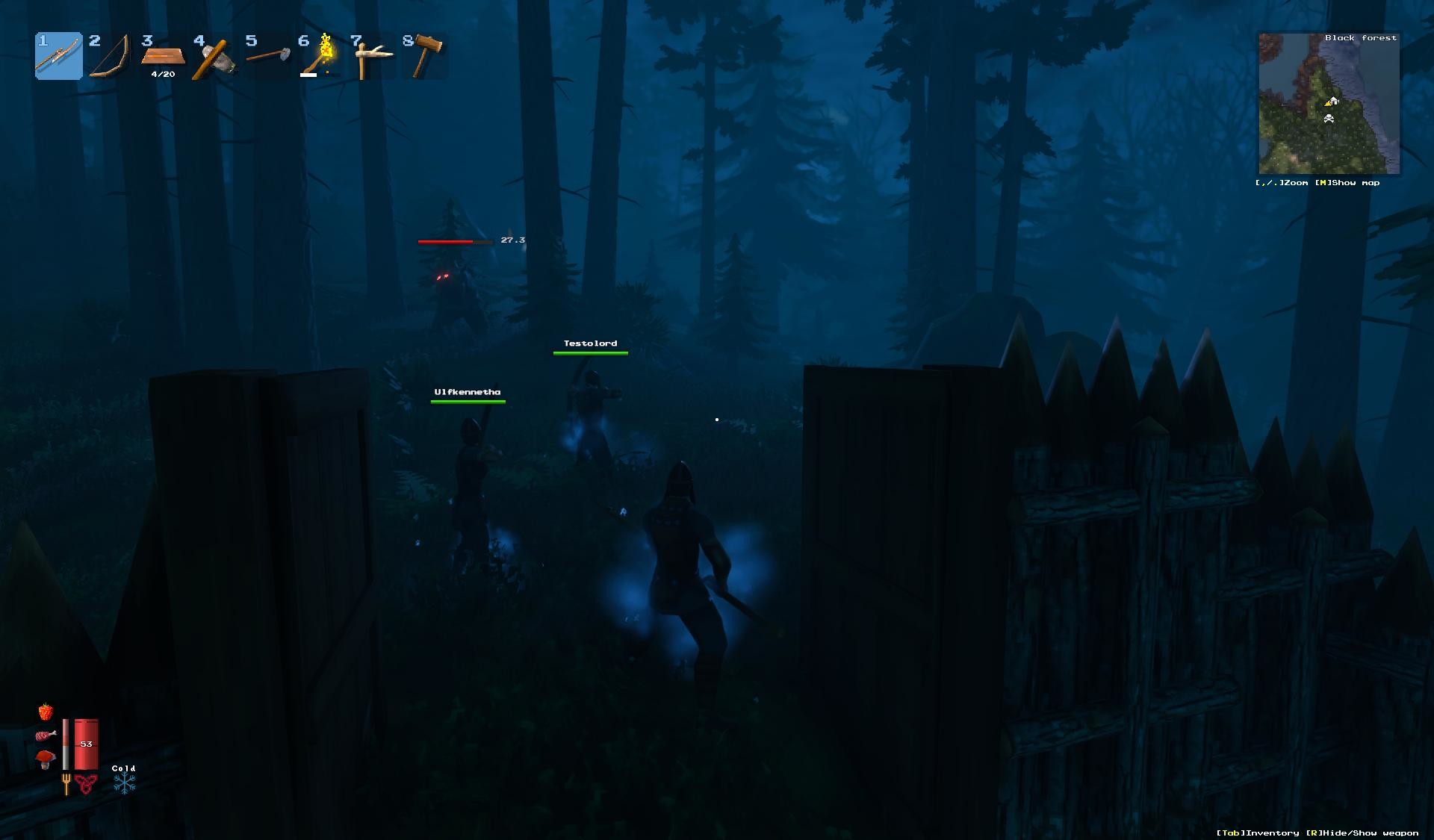Click the skull marker on the minimap

click(x=1327, y=117)
